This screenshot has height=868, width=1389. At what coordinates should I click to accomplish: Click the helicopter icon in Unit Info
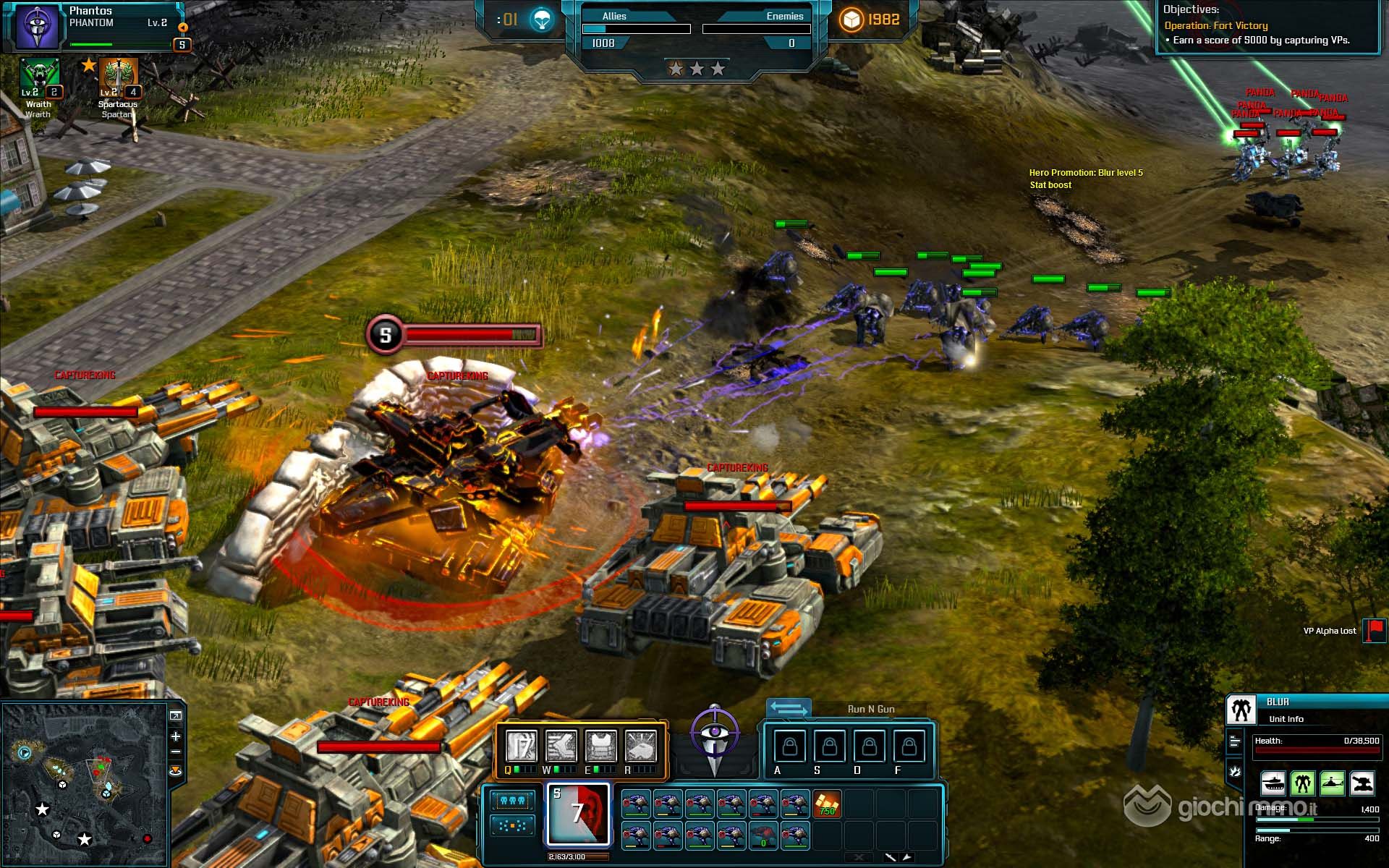(x=1332, y=783)
